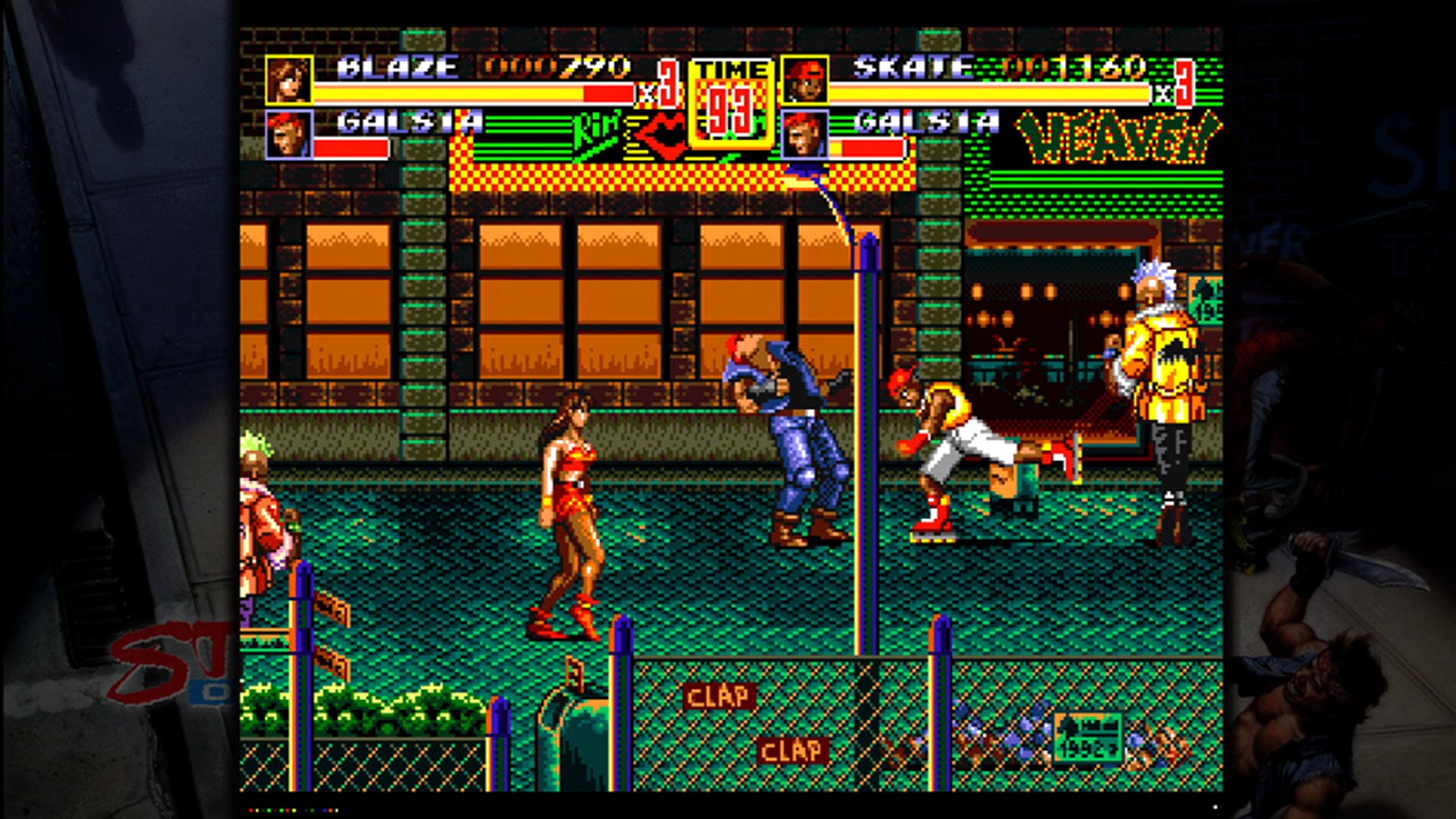1456x819 pixels.
Task: Click the right Galsia enemy portrait
Action: pyautogui.click(x=805, y=134)
